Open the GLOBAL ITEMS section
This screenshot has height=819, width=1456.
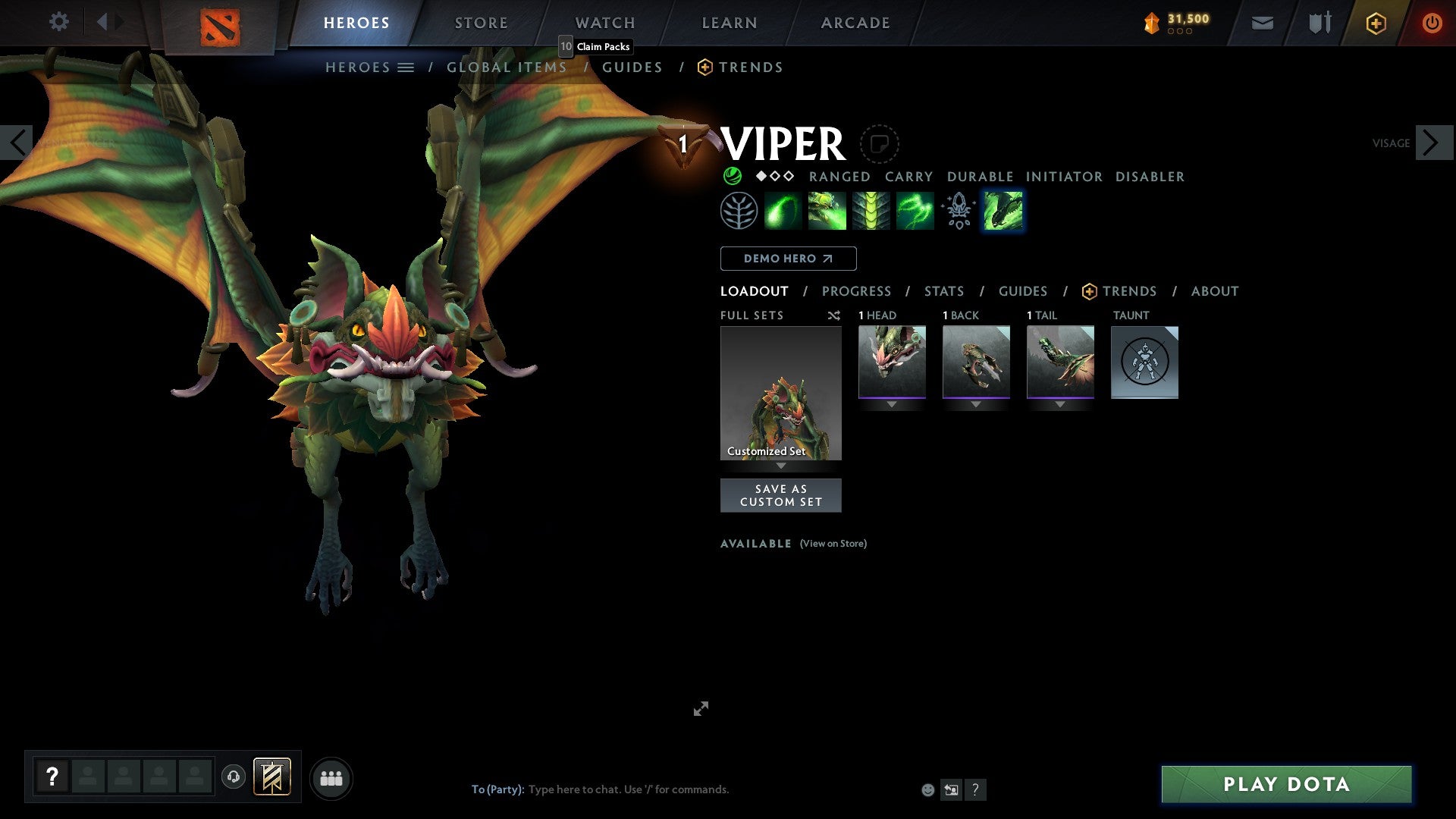(507, 67)
